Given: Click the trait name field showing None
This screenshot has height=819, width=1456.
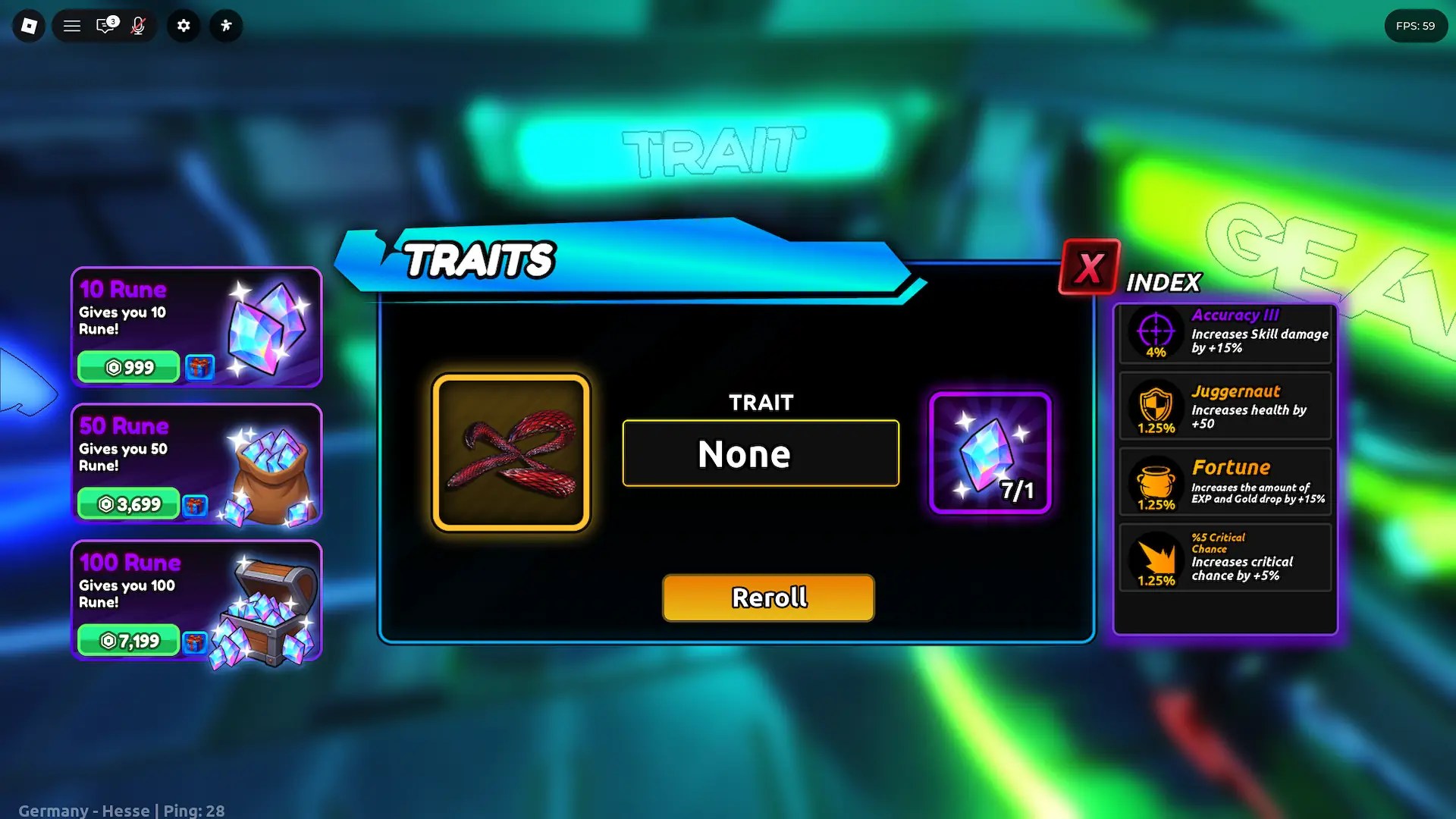Looking at the screenshot, I should 760,453.
